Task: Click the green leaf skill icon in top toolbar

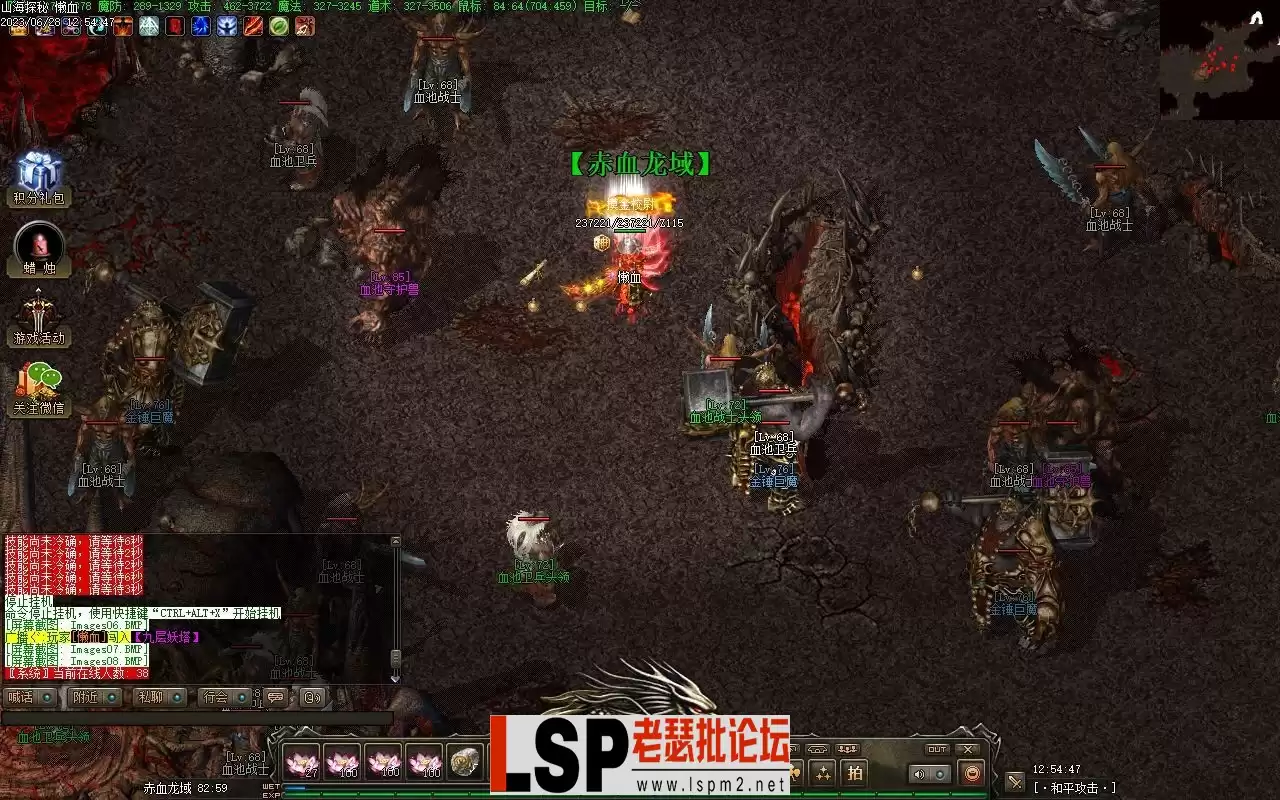Action: (279, 27)
